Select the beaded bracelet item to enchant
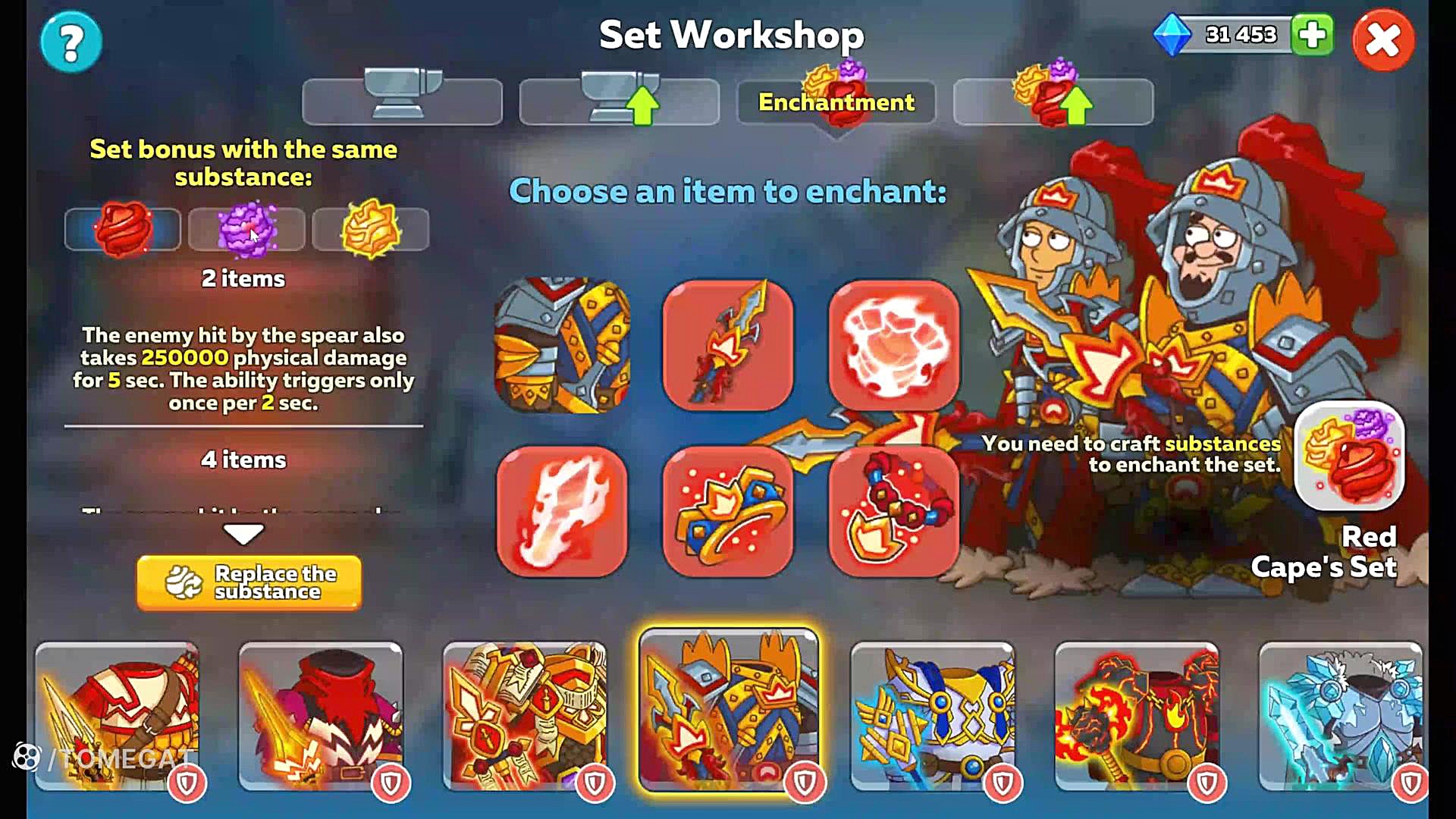1456x819 pixels. click(894, 511)
